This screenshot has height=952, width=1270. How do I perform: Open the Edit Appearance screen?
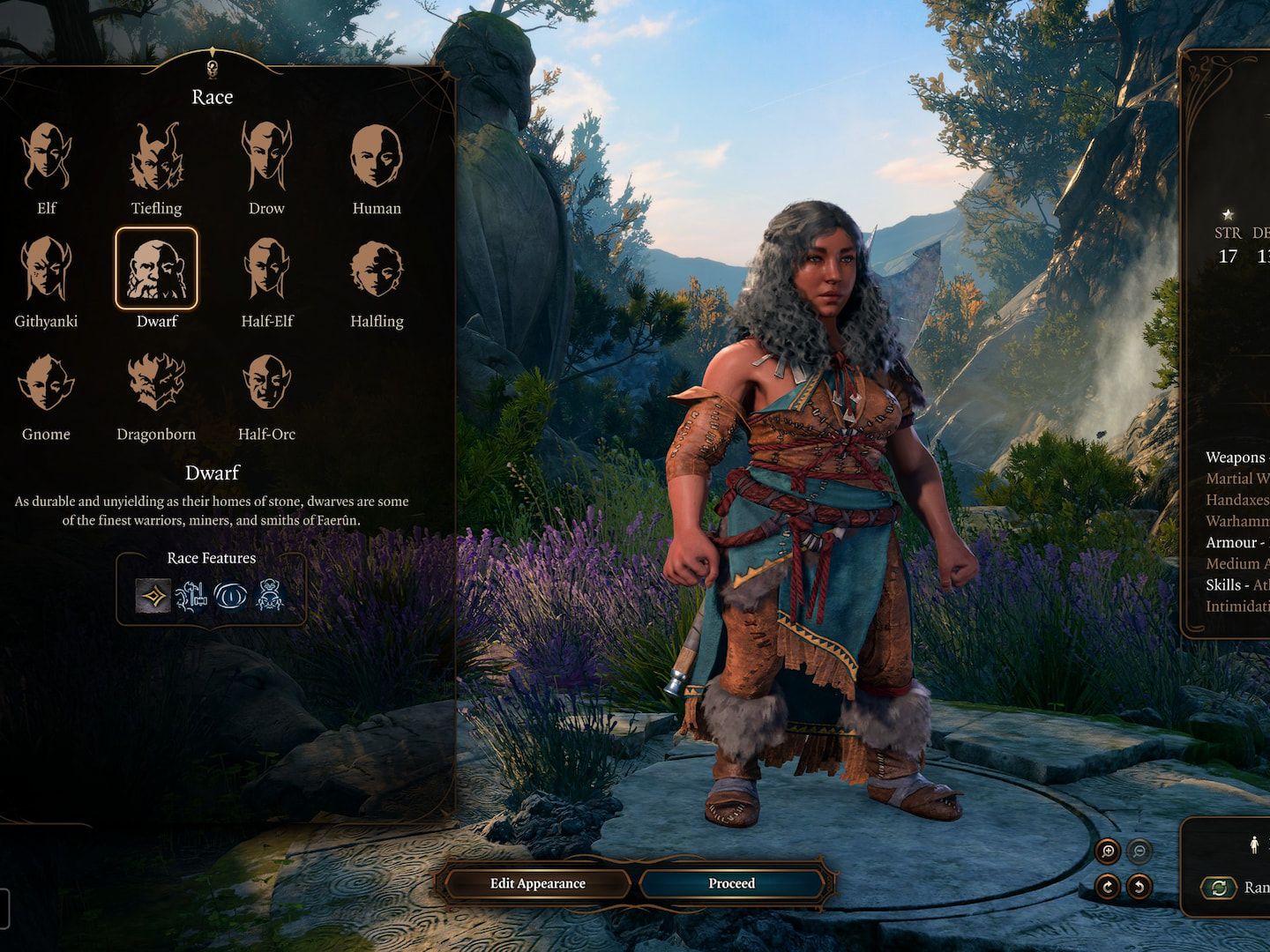[x=537, y=883]
